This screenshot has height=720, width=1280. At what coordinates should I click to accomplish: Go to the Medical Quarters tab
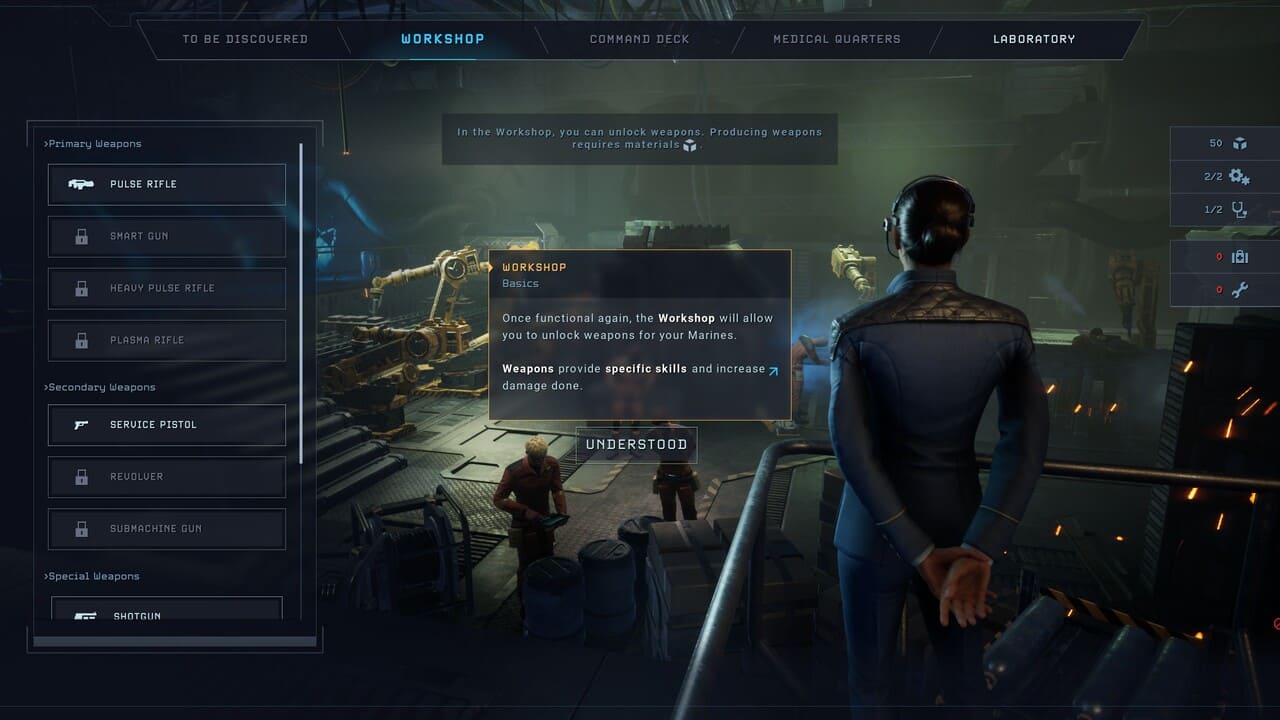tap(836, 40)
